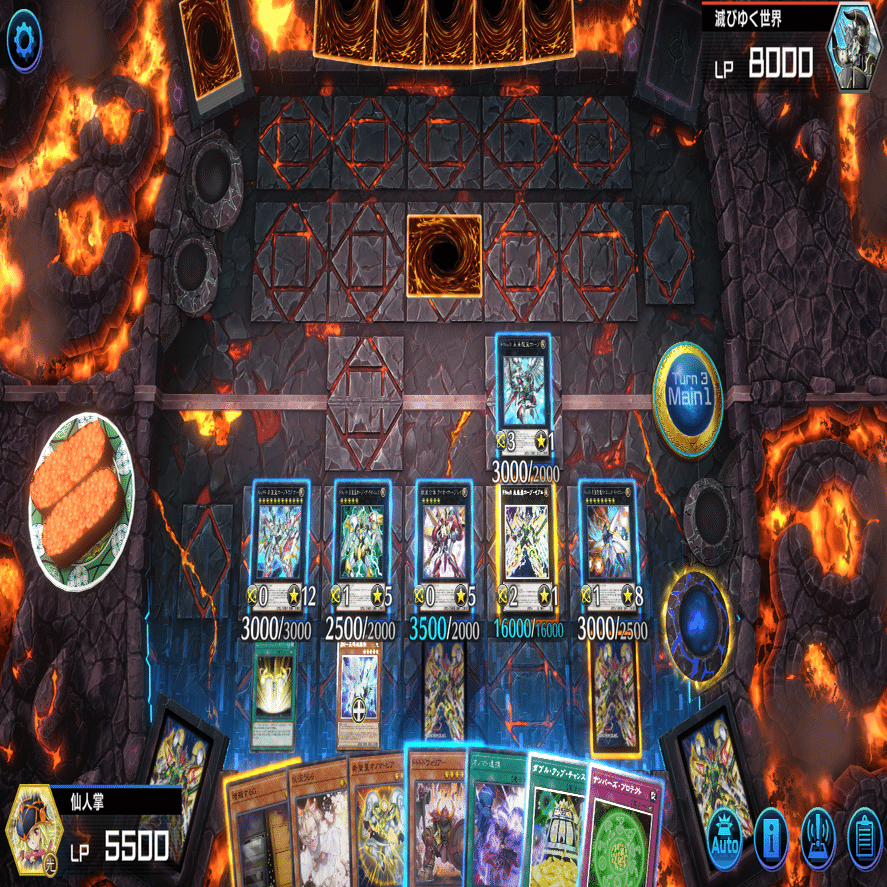Select the 3000/3000 monster with 12 stars

(x=278, y=538)
